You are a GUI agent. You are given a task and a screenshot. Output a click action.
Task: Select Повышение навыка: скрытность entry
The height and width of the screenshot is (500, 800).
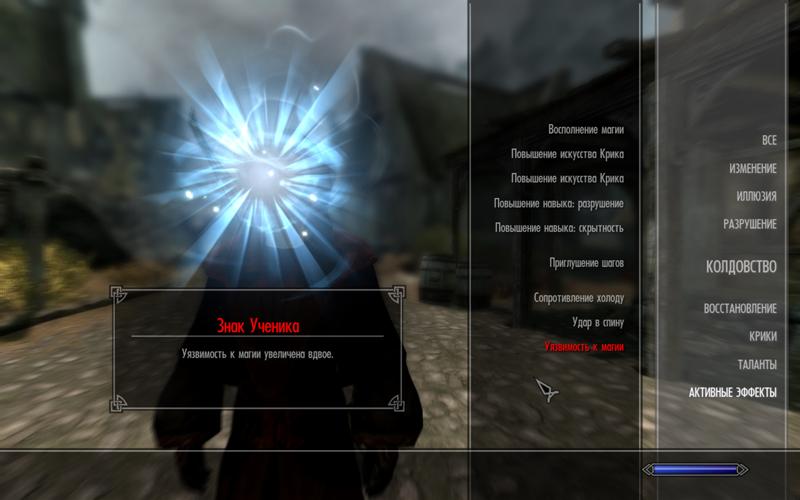click(x=558, y=228)
